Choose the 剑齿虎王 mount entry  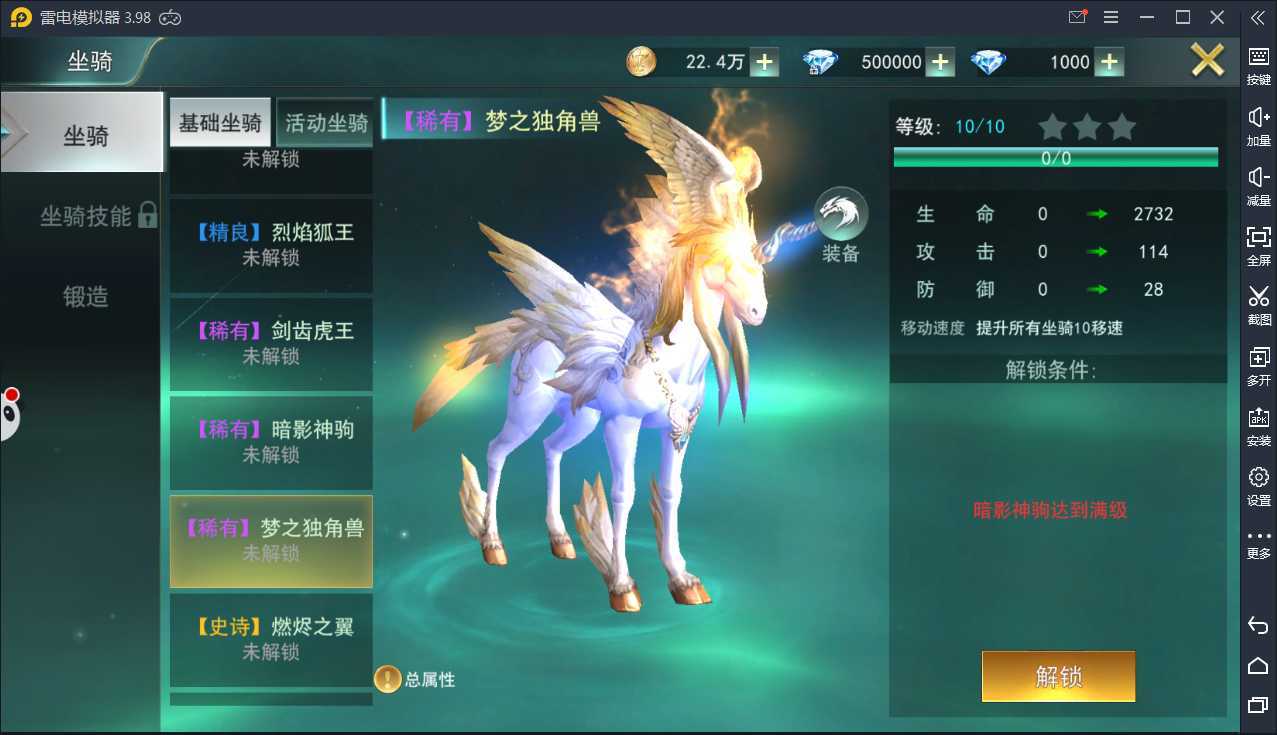[271, 343]
